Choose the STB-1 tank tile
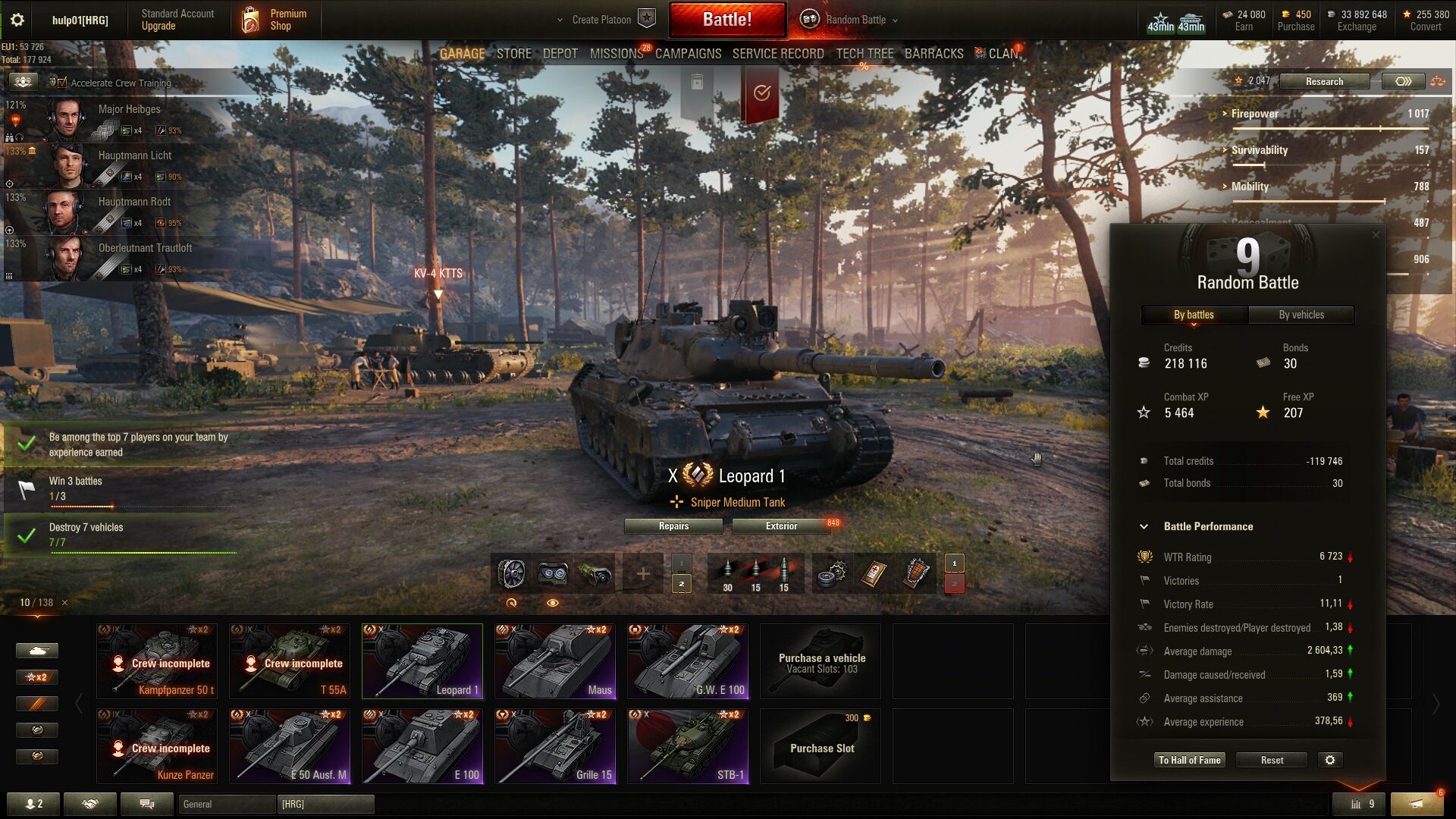This screenshot has width=1456, height=819. click(688, 746)
